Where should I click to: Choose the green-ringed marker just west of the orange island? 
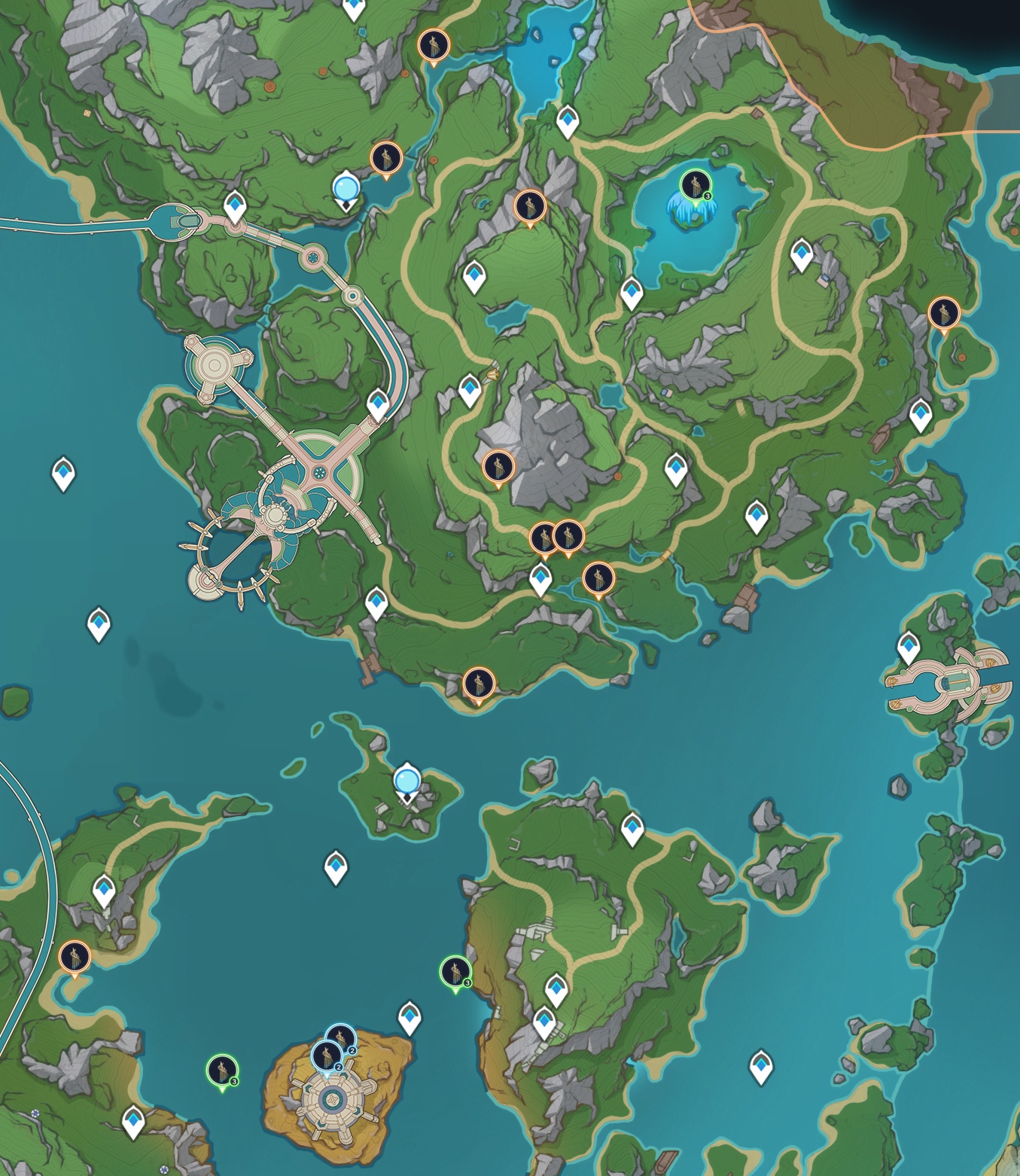point(222,1070)
